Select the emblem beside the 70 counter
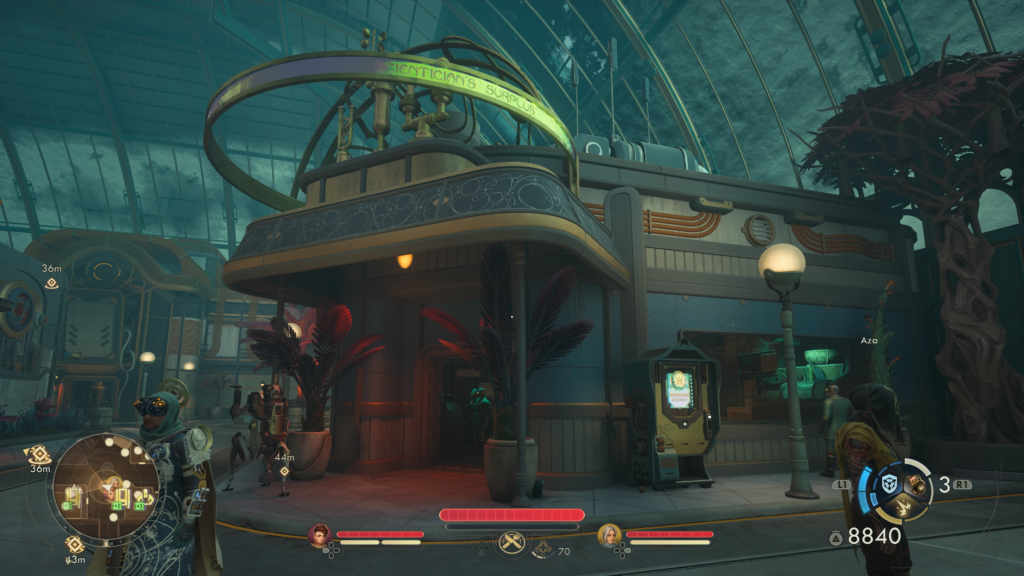Screen dimensions: 1024x576 coord(541,548)
